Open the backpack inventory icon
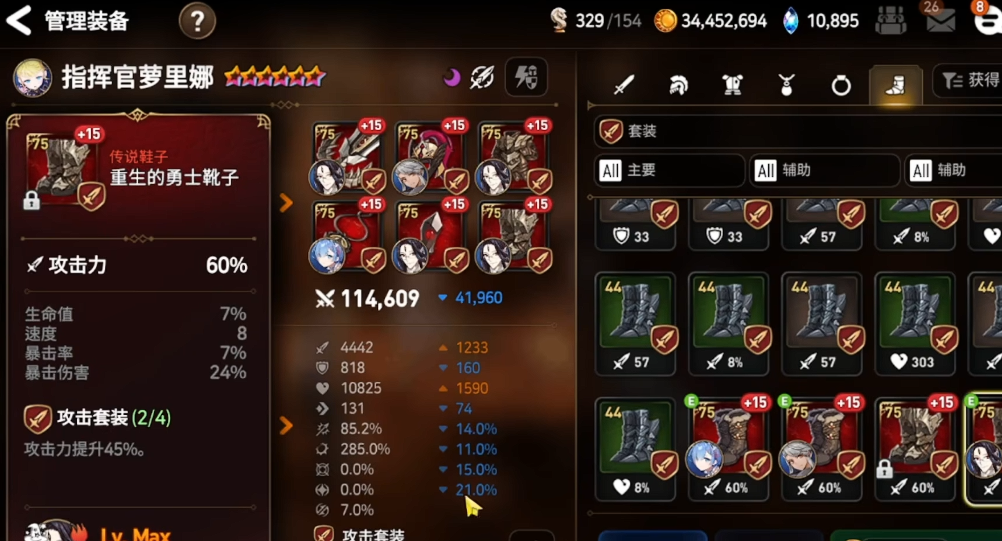This screenshot has height=541, width=1002. click(x=890, y=20)
